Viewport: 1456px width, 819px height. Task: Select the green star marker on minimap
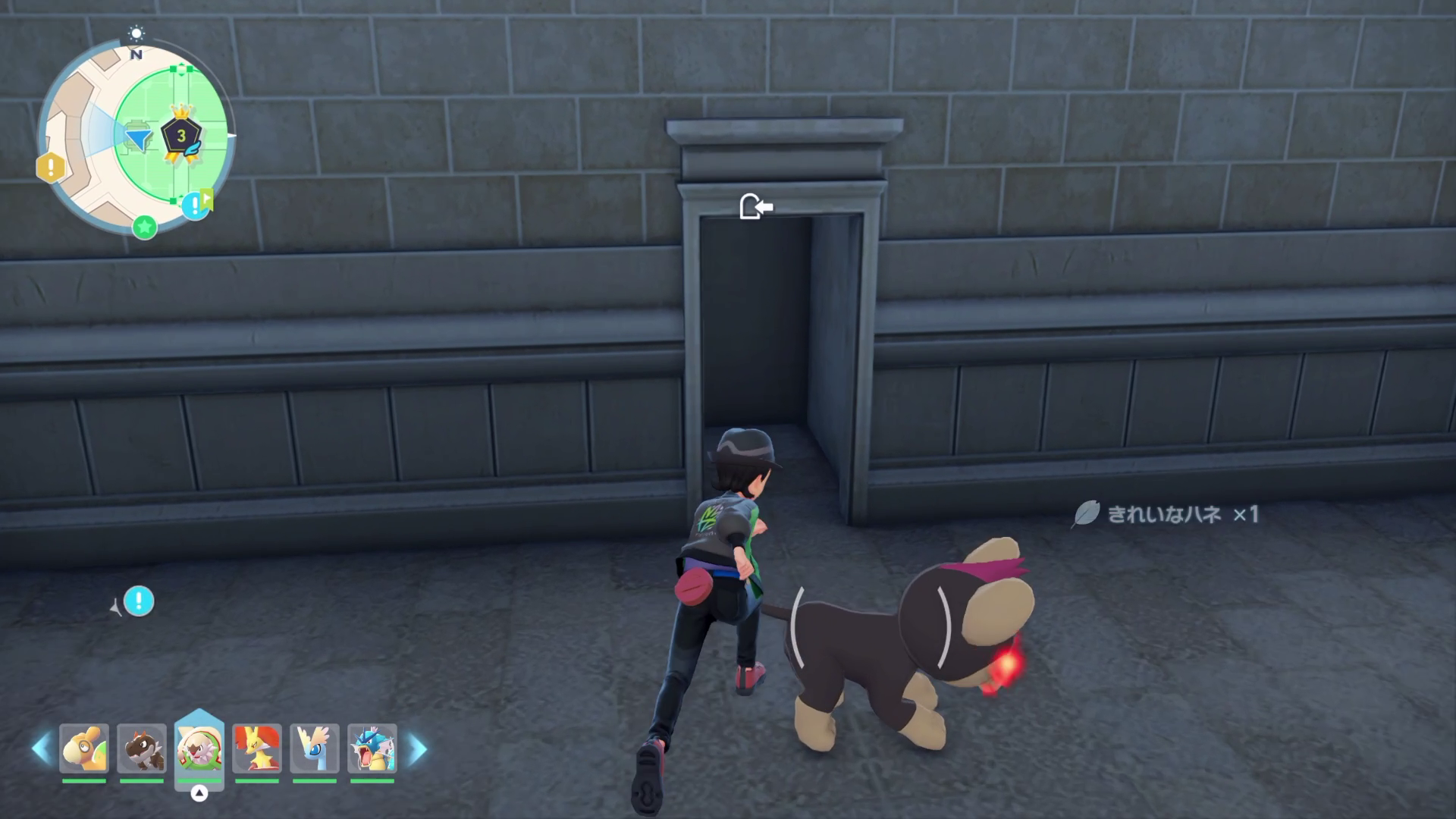coord(145,226)
